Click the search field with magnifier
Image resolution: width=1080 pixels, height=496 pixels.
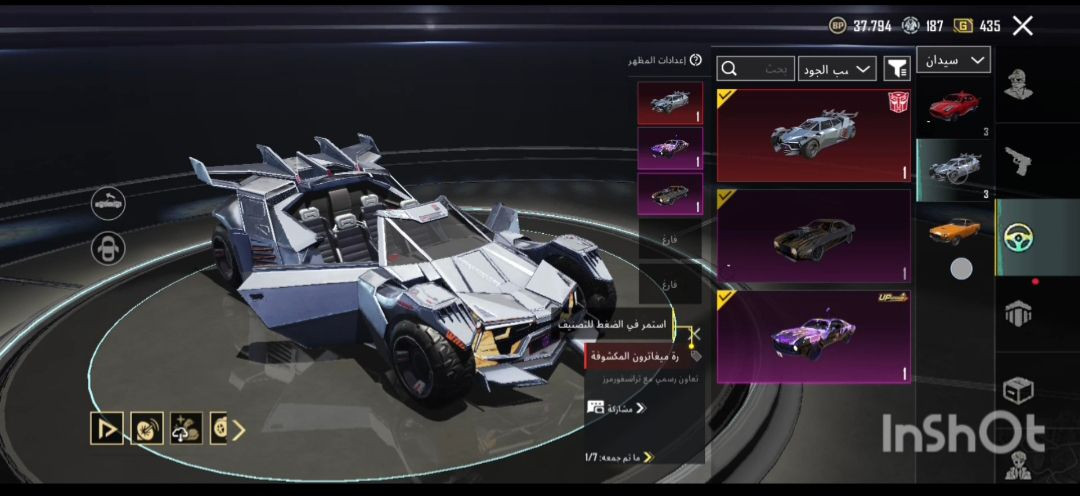coord(756,68)
